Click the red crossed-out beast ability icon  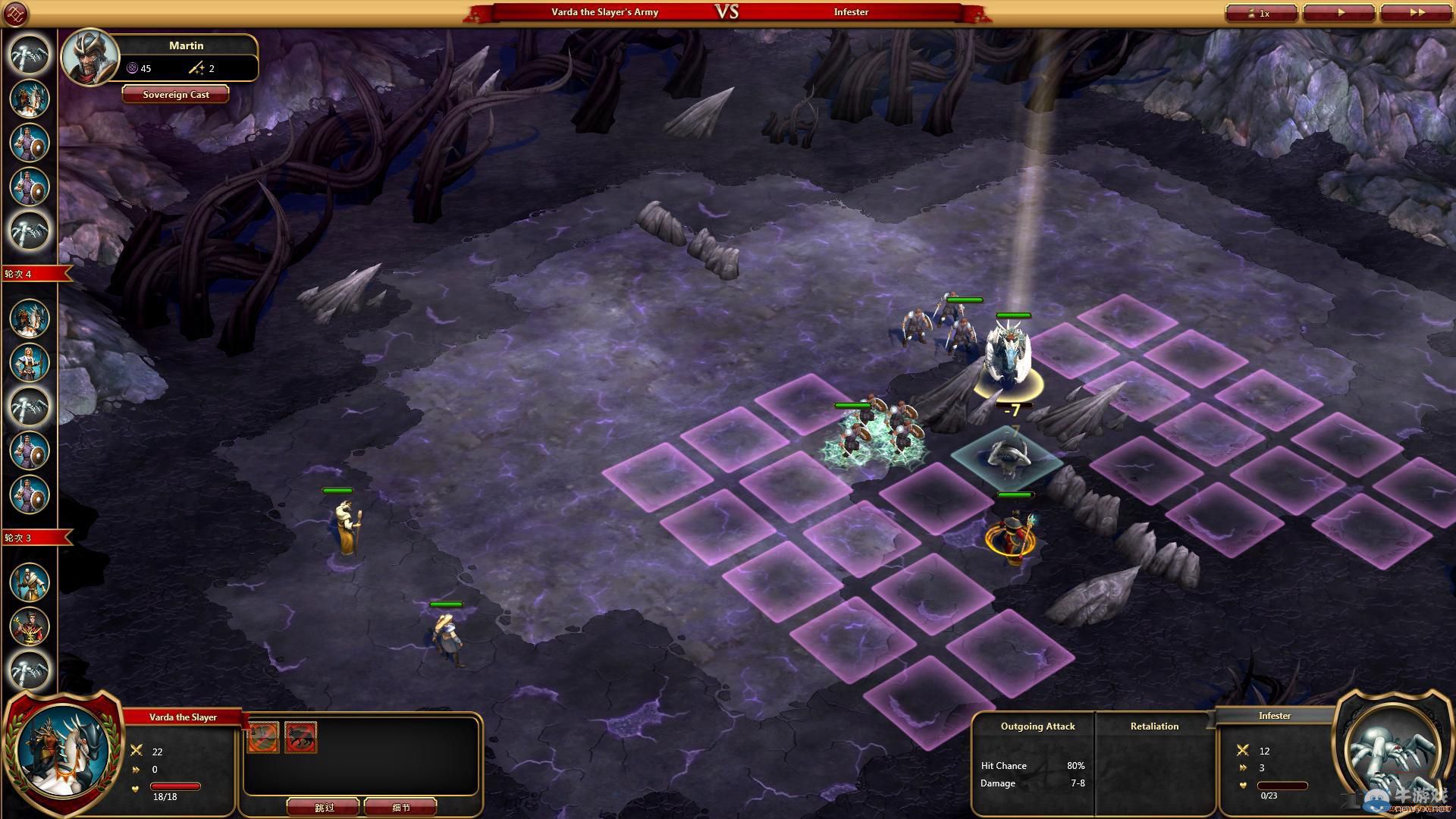(x=301, y=737)
